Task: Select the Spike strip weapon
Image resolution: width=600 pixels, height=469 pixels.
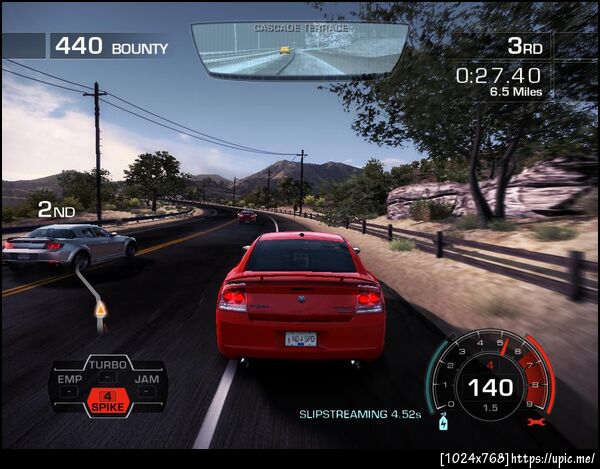Action: pyautogui.click(x=108, y=402)
